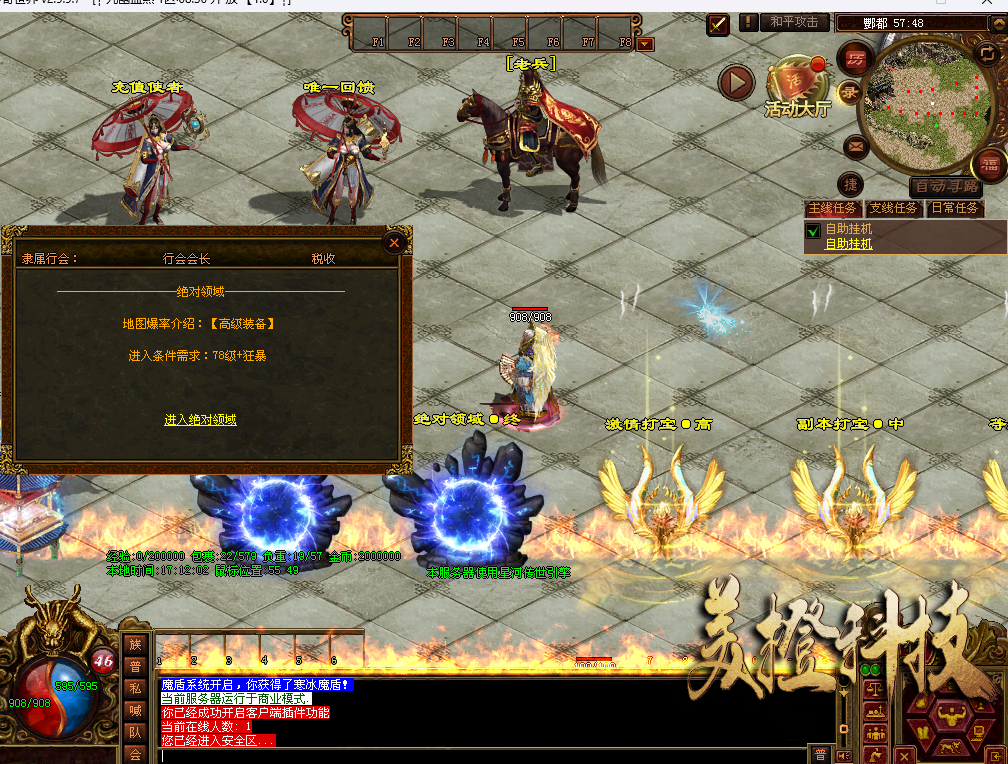1008x764 pixels.
Task: Click the 福 welfare round button
Action: (989, 163)
